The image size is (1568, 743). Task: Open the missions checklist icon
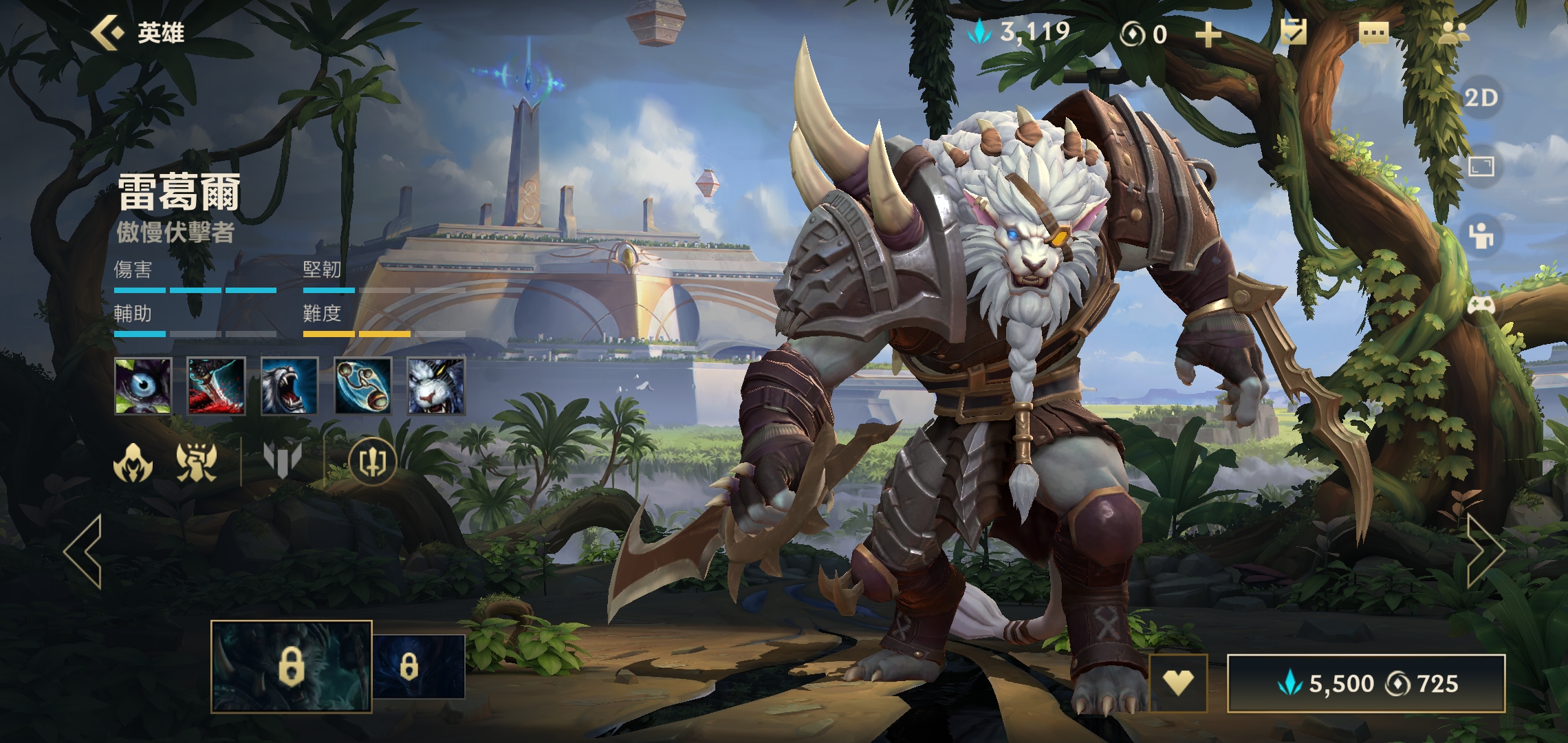[x=1294, y=32]
